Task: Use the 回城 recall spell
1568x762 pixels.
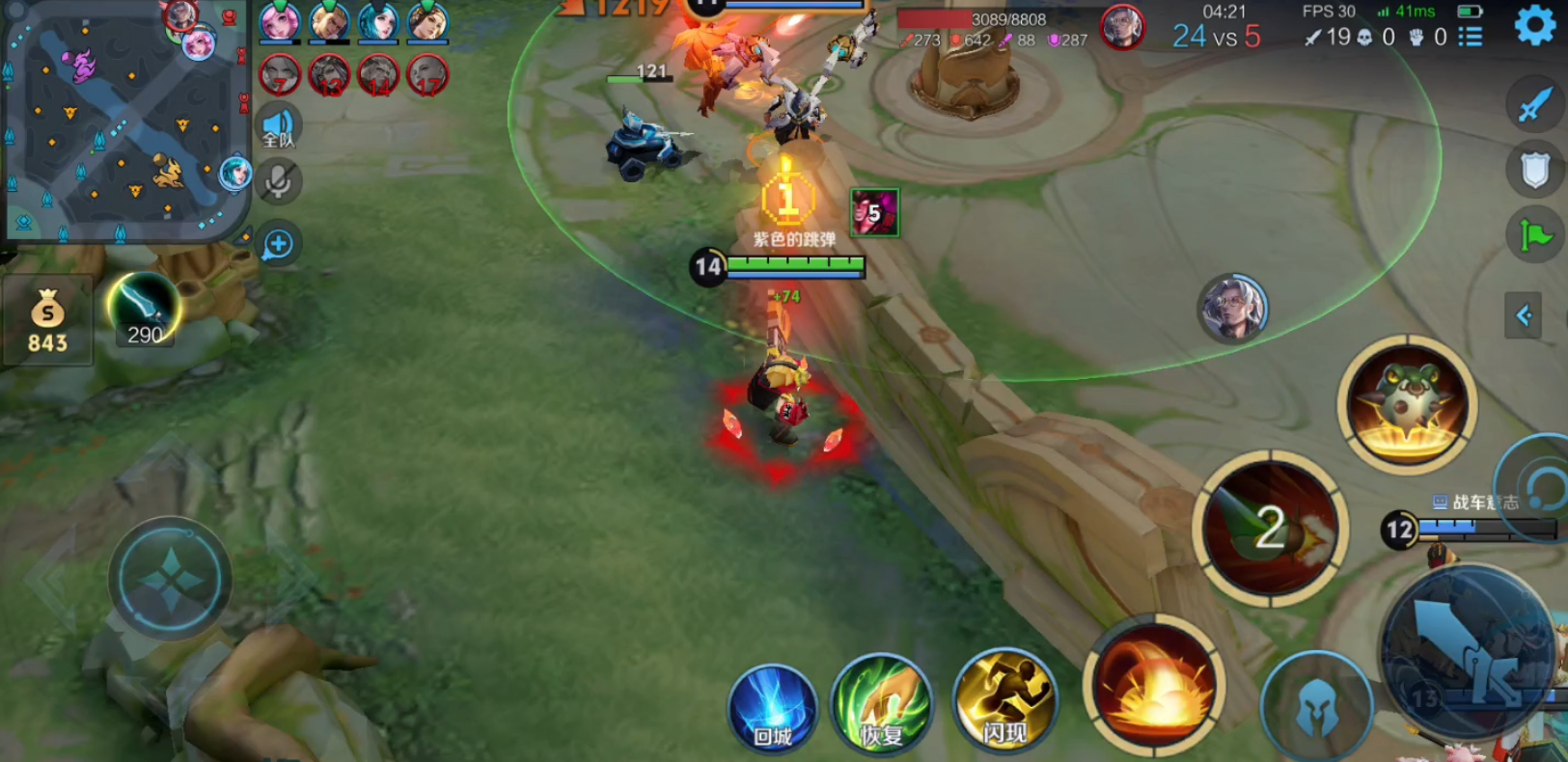Action: tap(773, 708)
